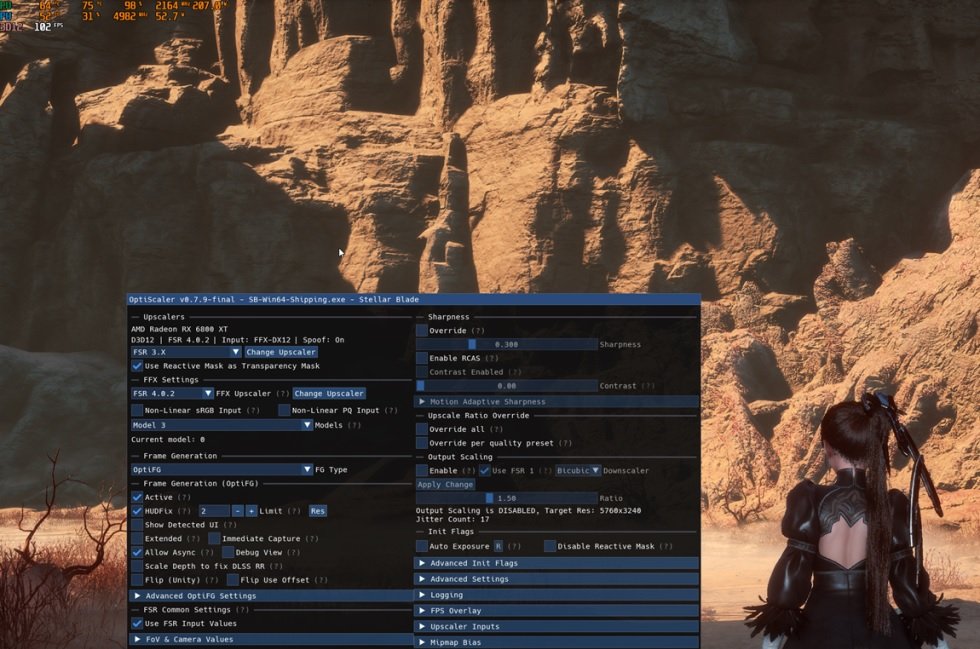The height and width of the screenshot is (649, 980).
Task: Open the Bicubic downscaler dropdown
Action: [x=578, y=470]
